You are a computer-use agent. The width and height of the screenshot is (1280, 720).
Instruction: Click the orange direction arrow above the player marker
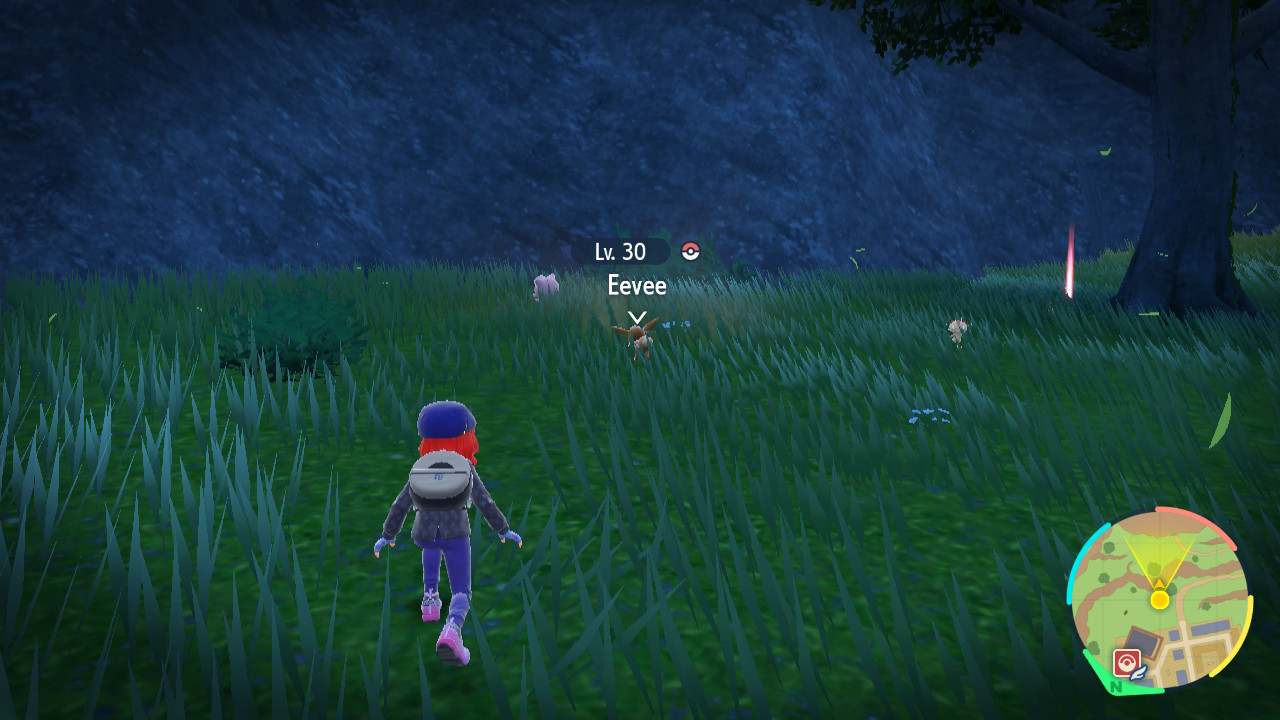point(1160,583)
